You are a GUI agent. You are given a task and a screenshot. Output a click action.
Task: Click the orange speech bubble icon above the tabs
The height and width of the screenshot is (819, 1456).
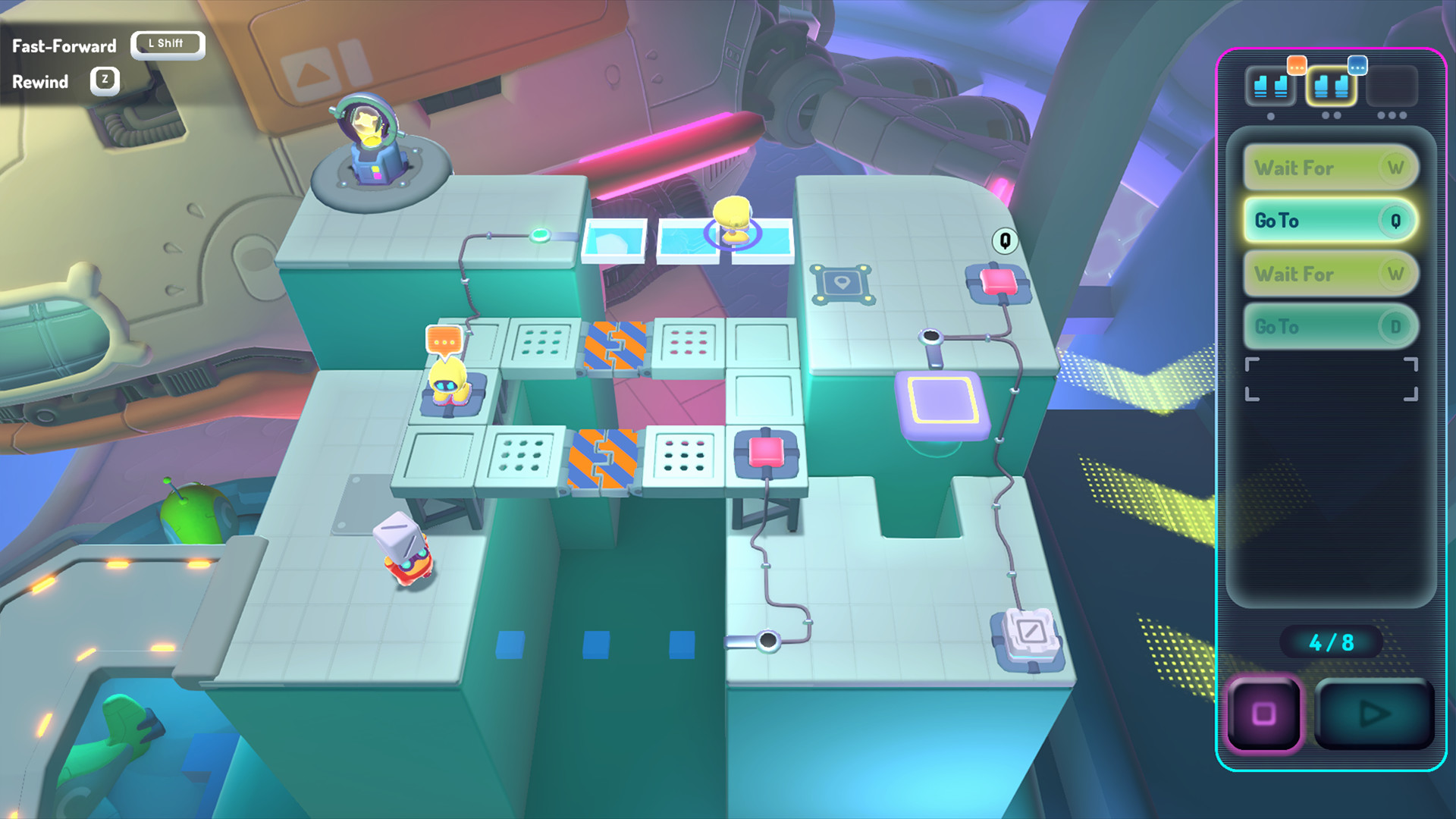coord(1298,67)
